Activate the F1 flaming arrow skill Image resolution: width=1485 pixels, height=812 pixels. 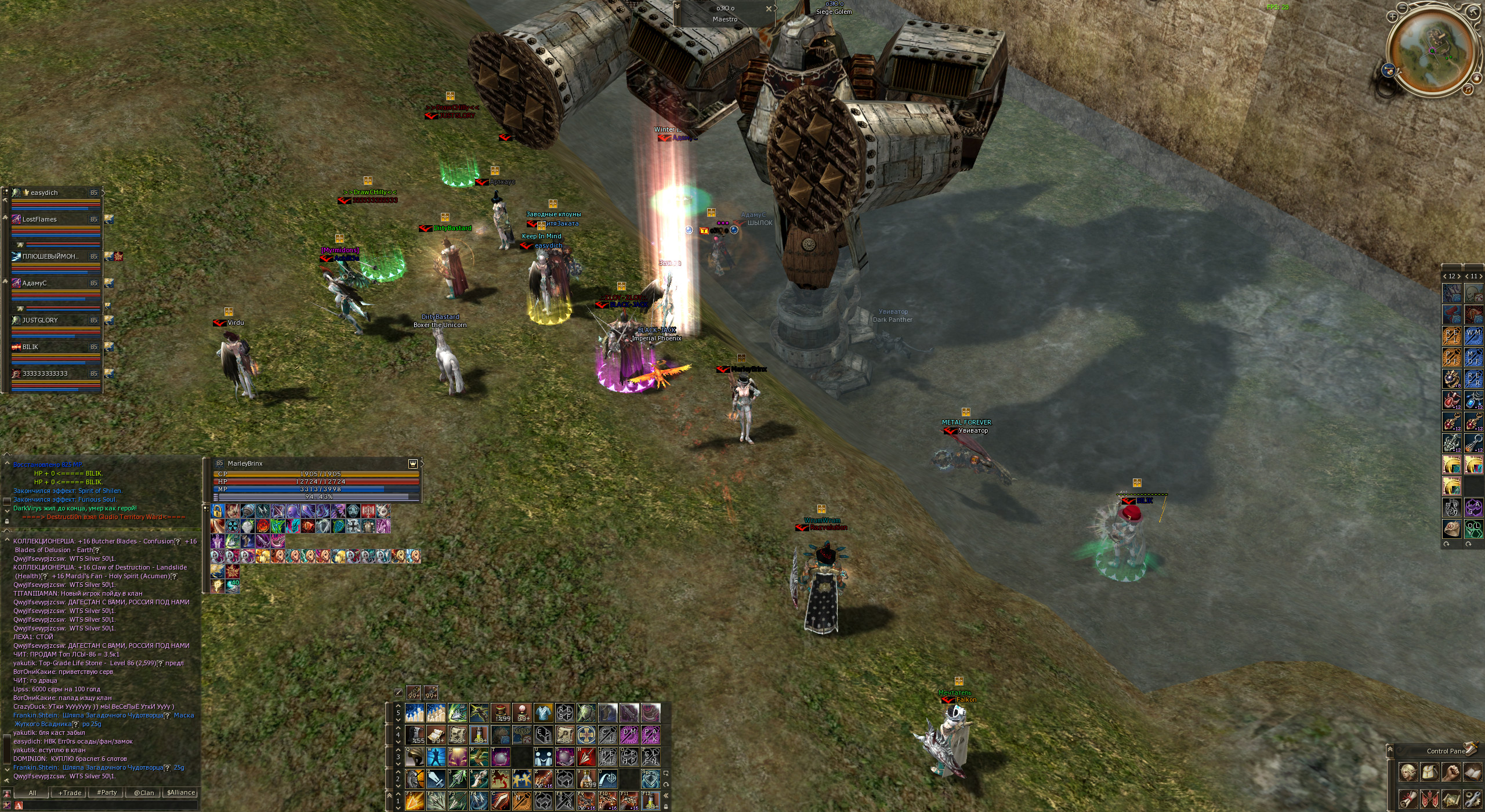click(414, 800)
